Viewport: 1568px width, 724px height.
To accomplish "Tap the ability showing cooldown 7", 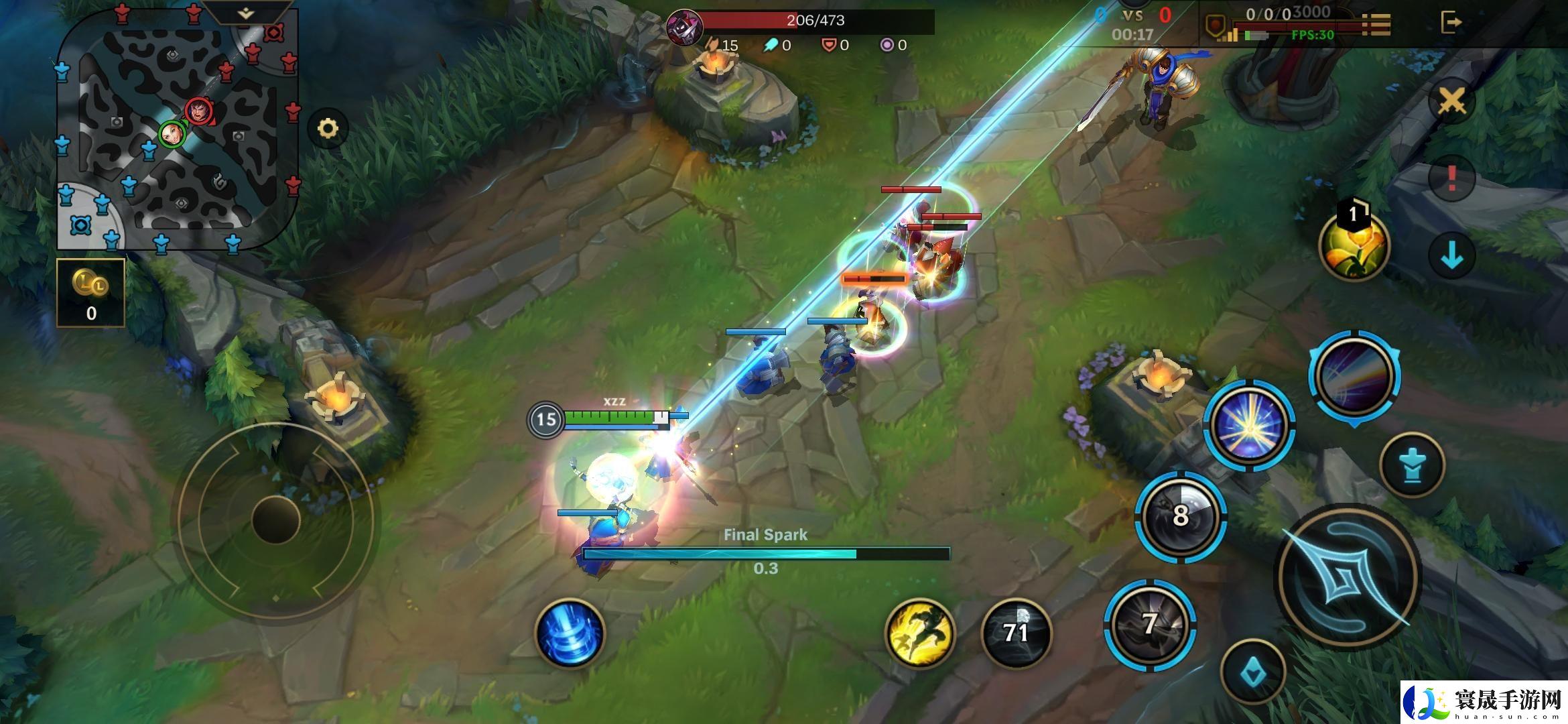I will pyautogui.click(x=1150, y=625).
